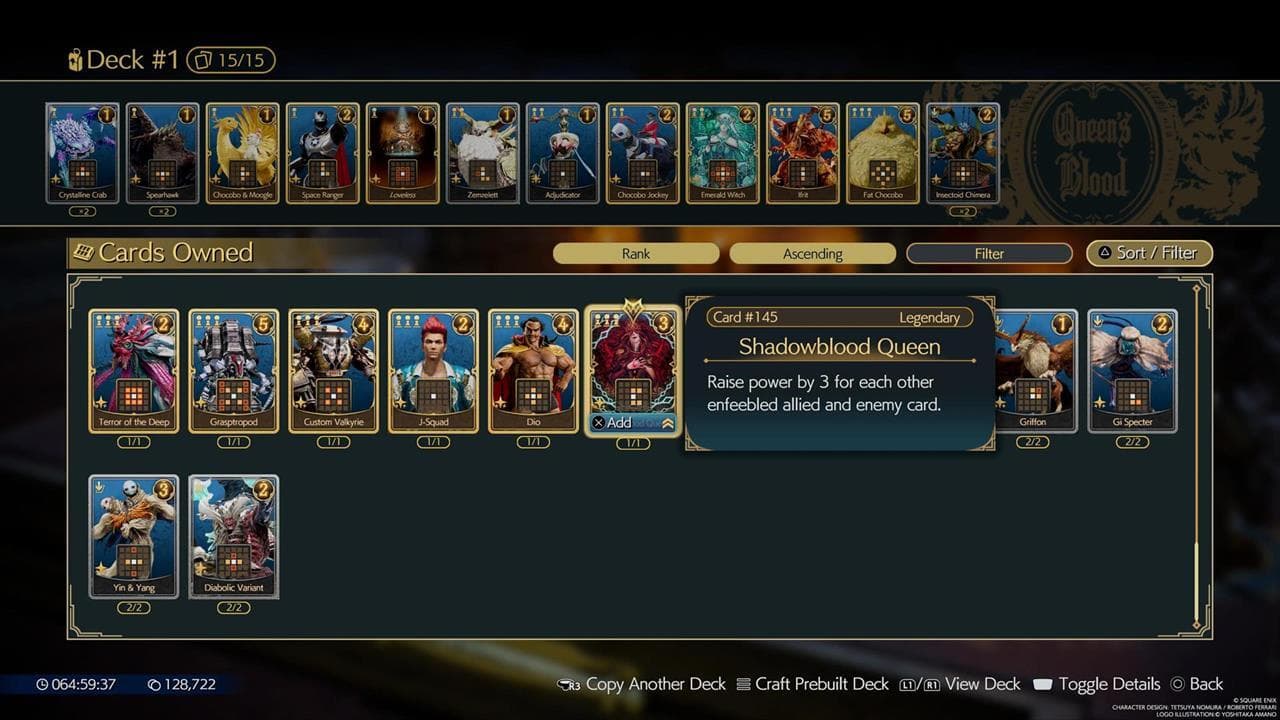Image resolution: width=1280 pixels, height=720 pixels.
Task: Toggle the Filter for owned cards
Action: (x=988, y=253)
